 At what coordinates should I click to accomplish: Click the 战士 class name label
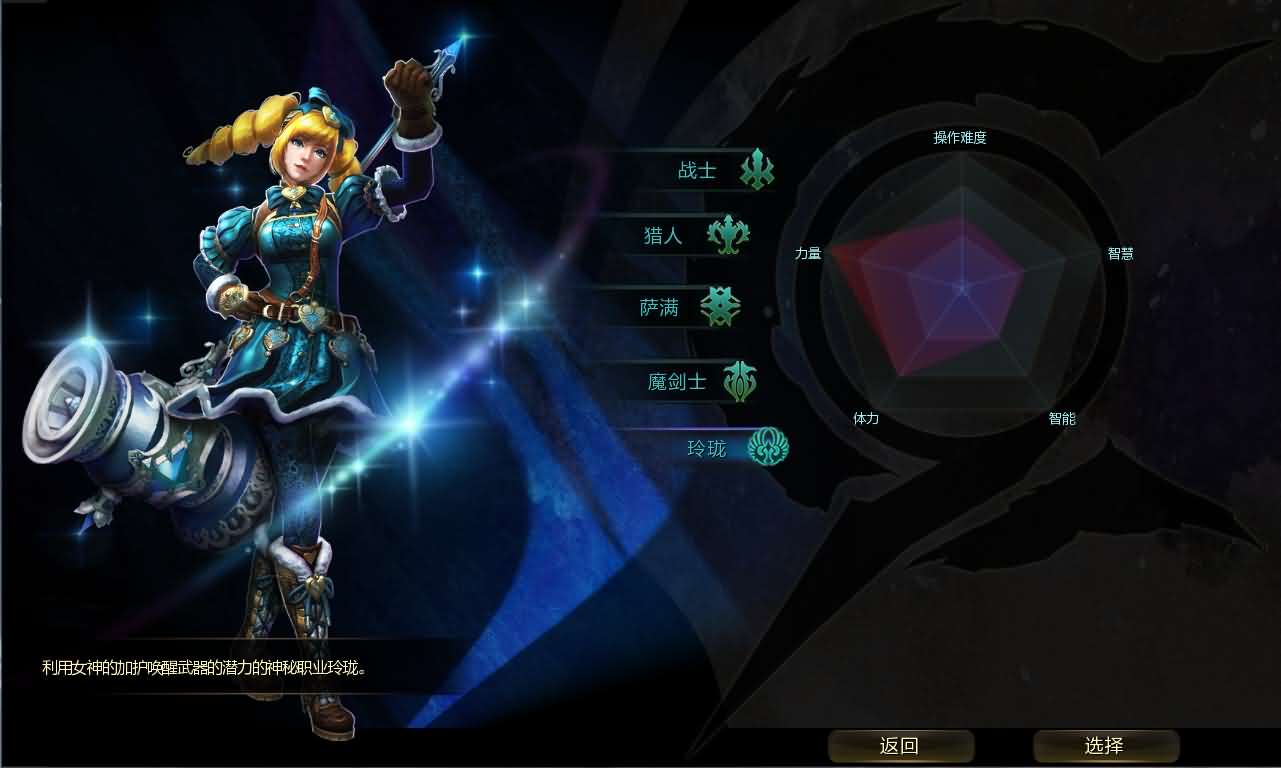pyautogui.click(x=697, y=170)
